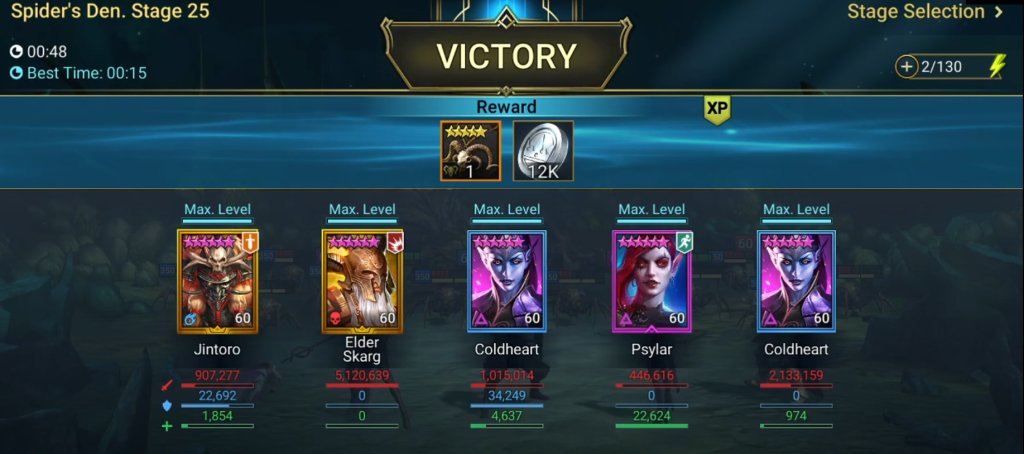Viewport: 1024px width, 454px height.
Task: Add energy with the plus button
Action: coord(907,67)
